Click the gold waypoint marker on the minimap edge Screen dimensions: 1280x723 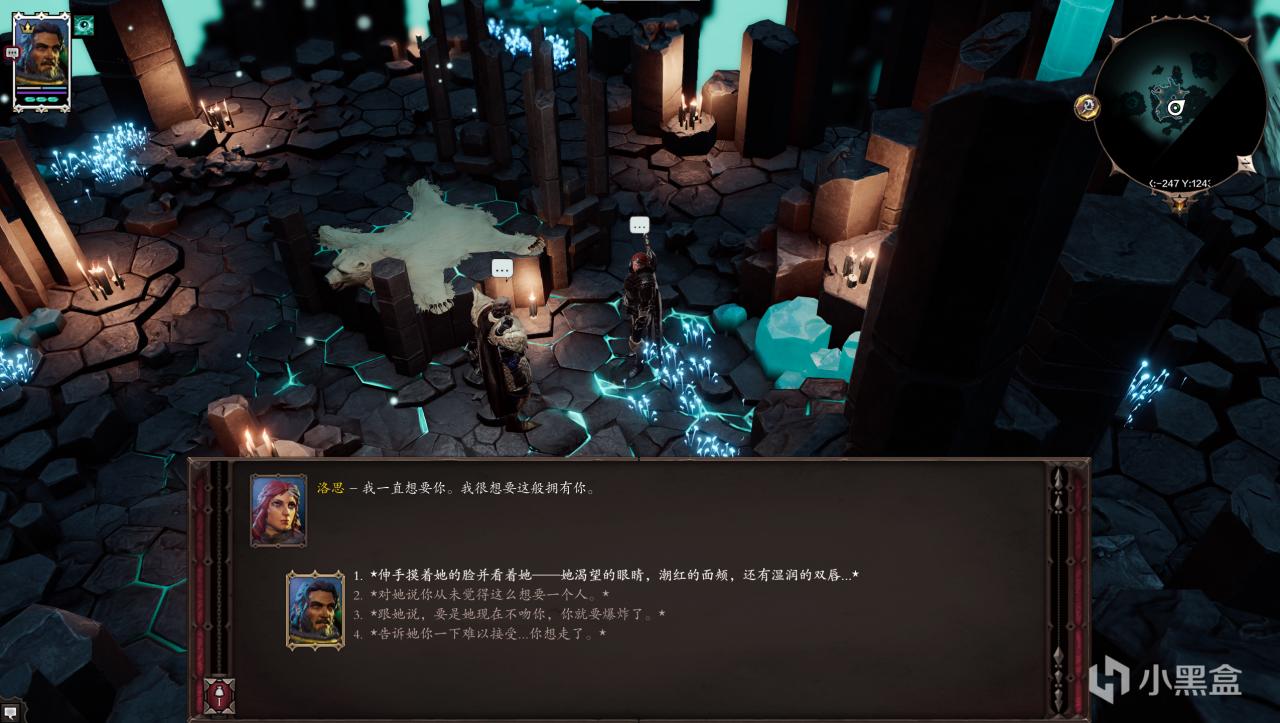pos(1087,107)
